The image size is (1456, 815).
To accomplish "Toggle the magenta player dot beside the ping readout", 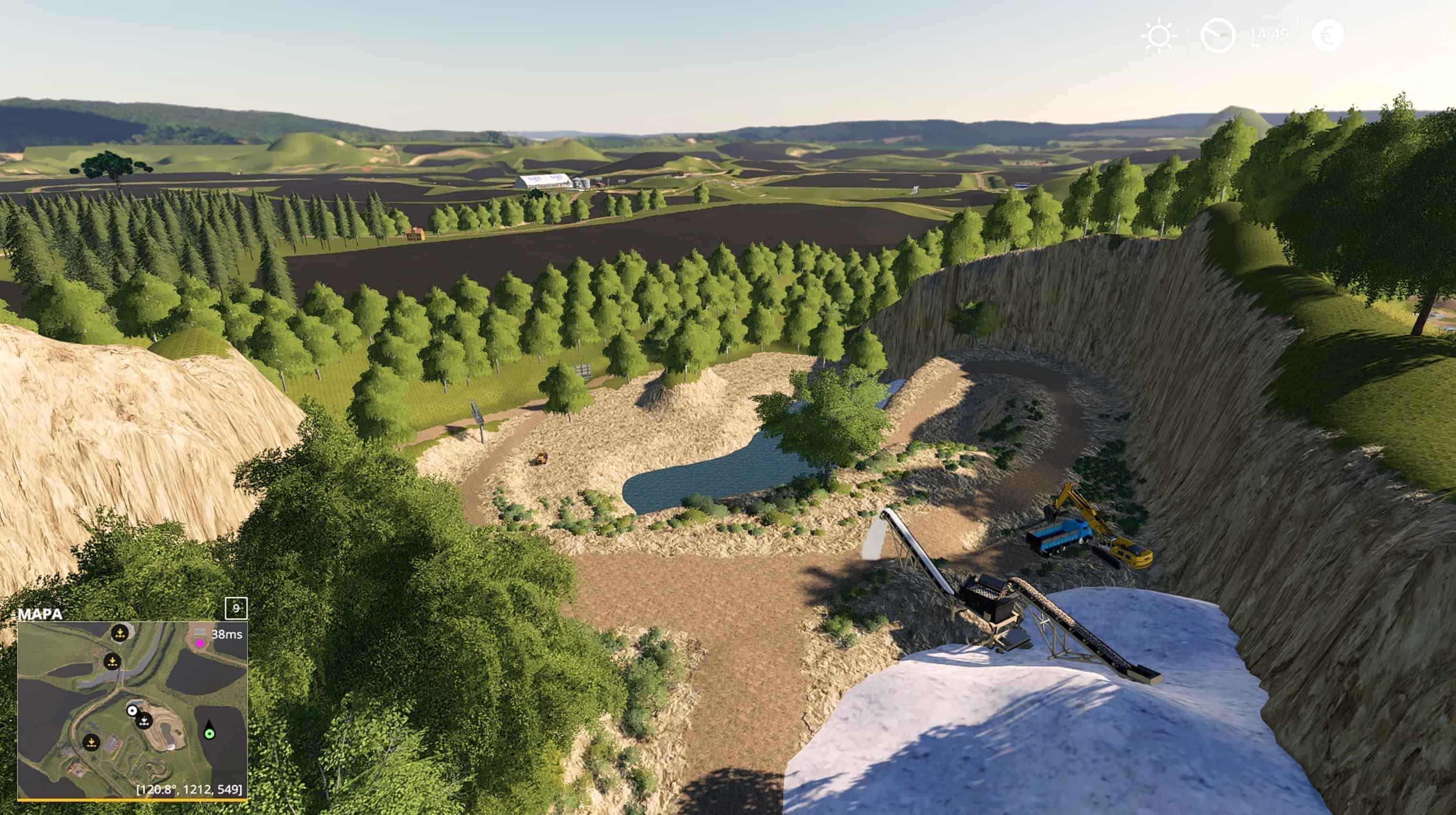I will point(200,643).
